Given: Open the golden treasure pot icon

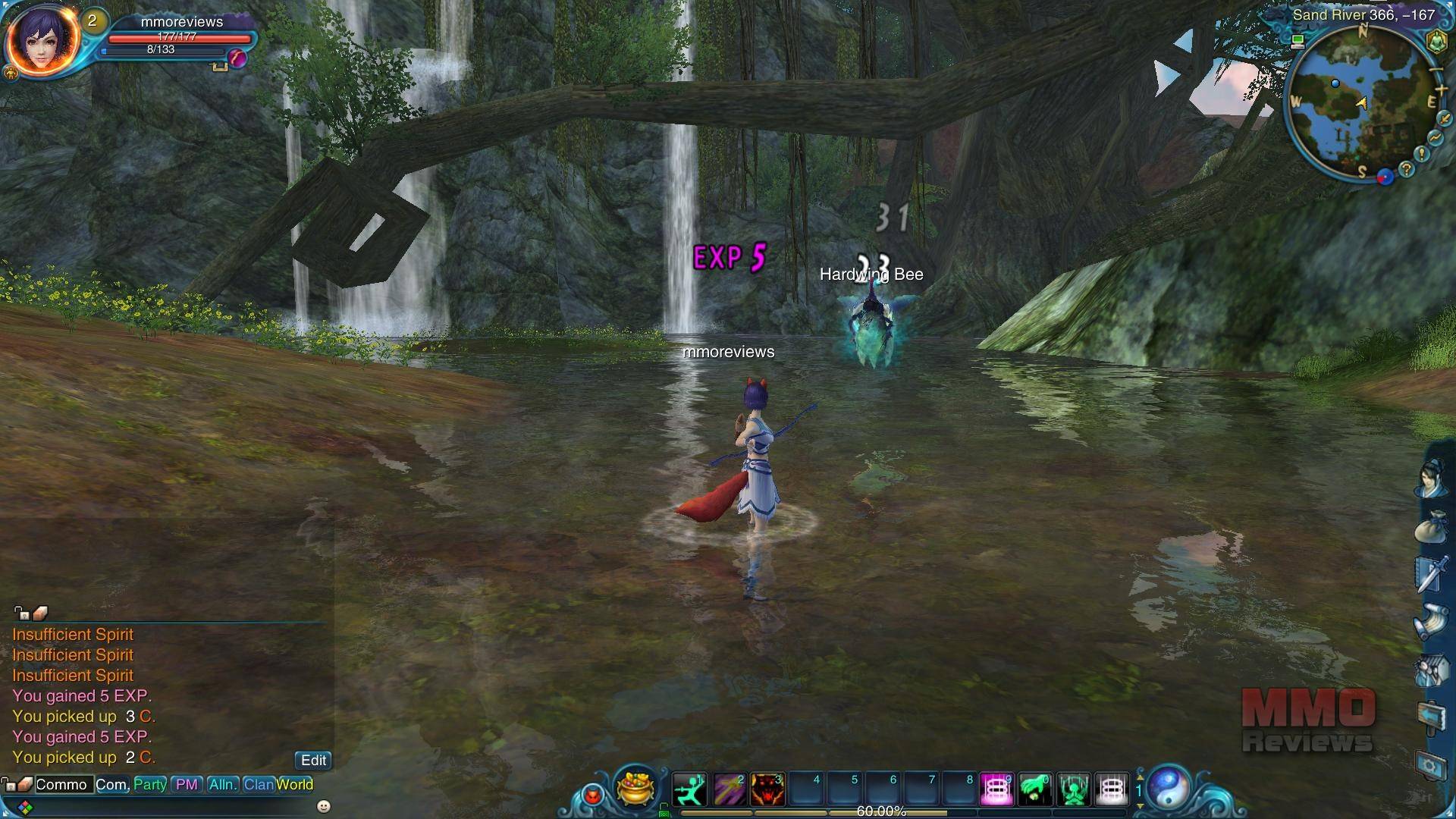Looking at the screenshot, I should (x=635, y=787).
